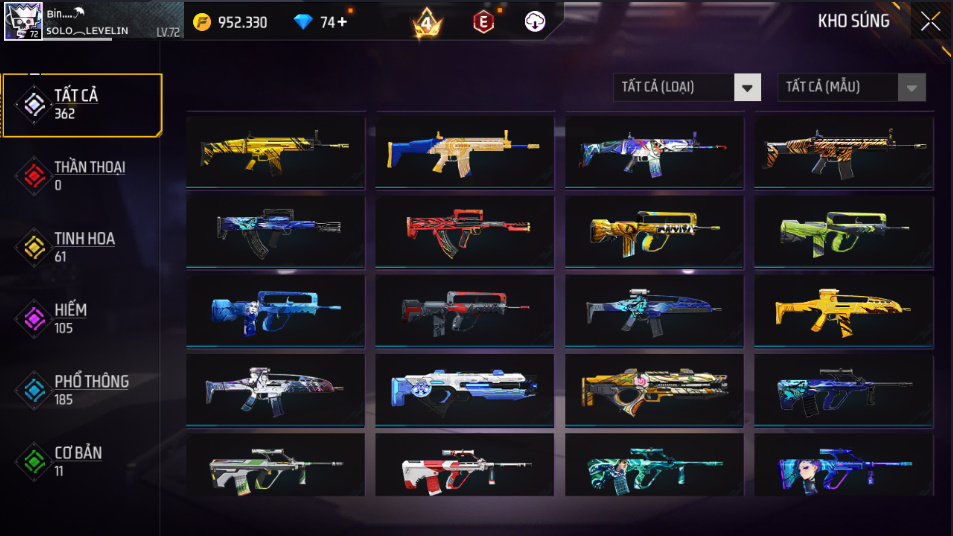Click the player profile avatar
953x536 pixels.
(23, 21)
